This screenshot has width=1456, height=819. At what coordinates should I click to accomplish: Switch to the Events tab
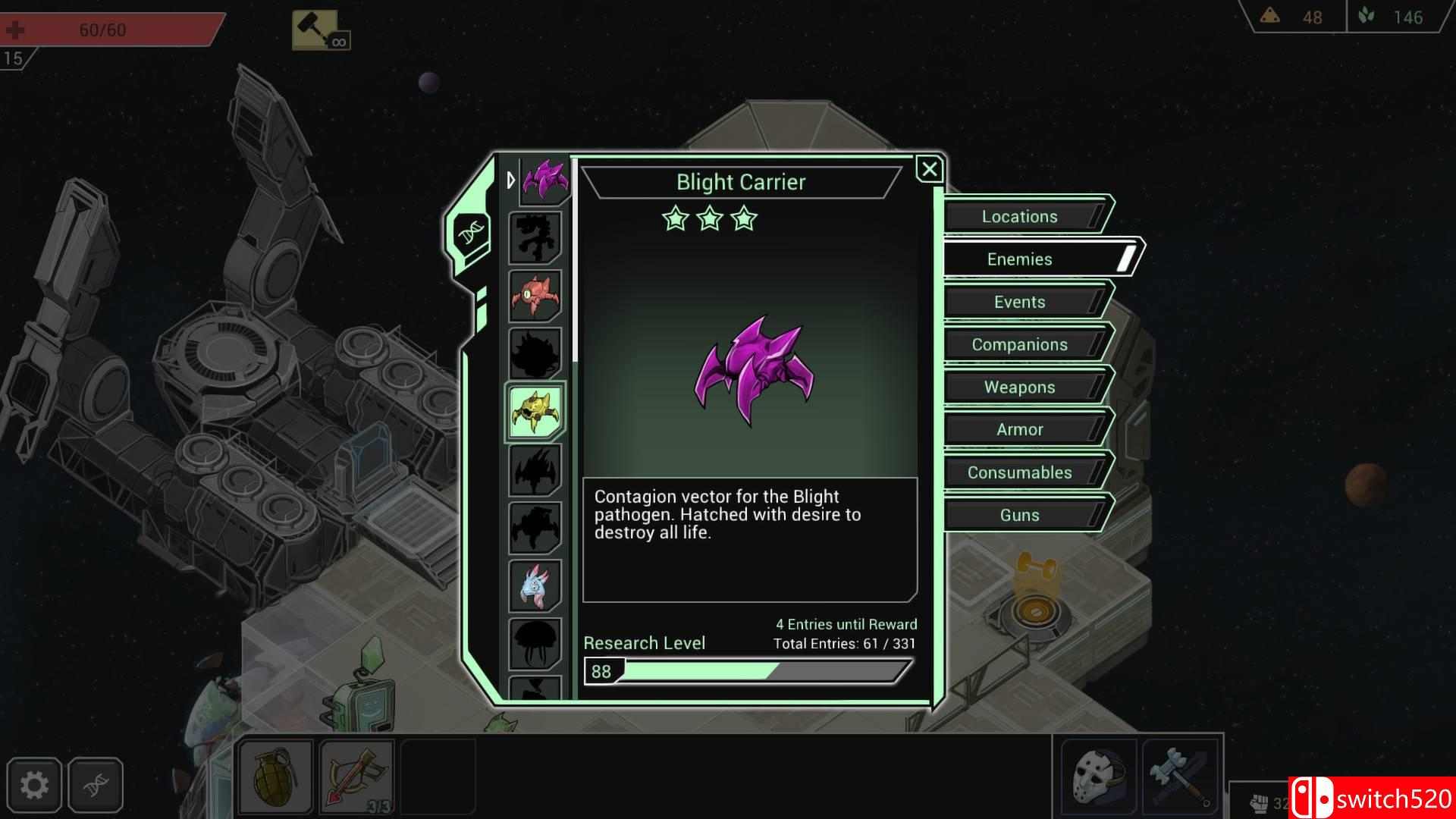click(1019, 301)
